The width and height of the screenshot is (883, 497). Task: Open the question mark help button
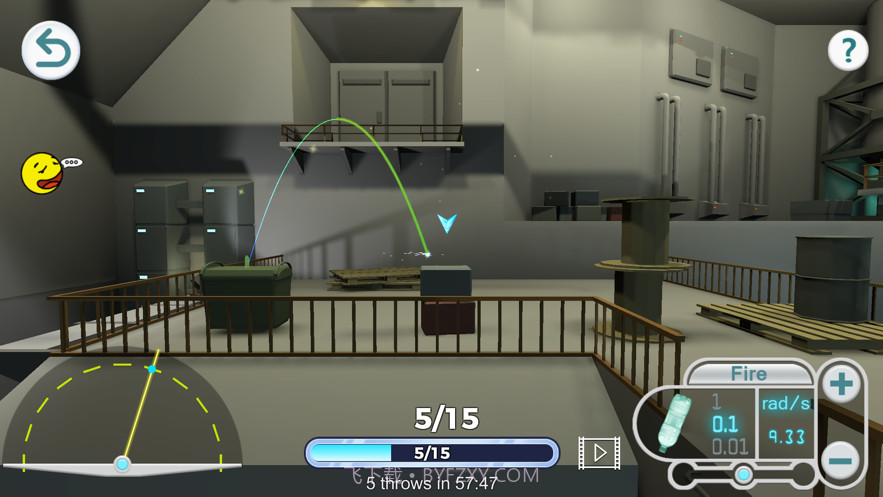[x=847, y=50]
